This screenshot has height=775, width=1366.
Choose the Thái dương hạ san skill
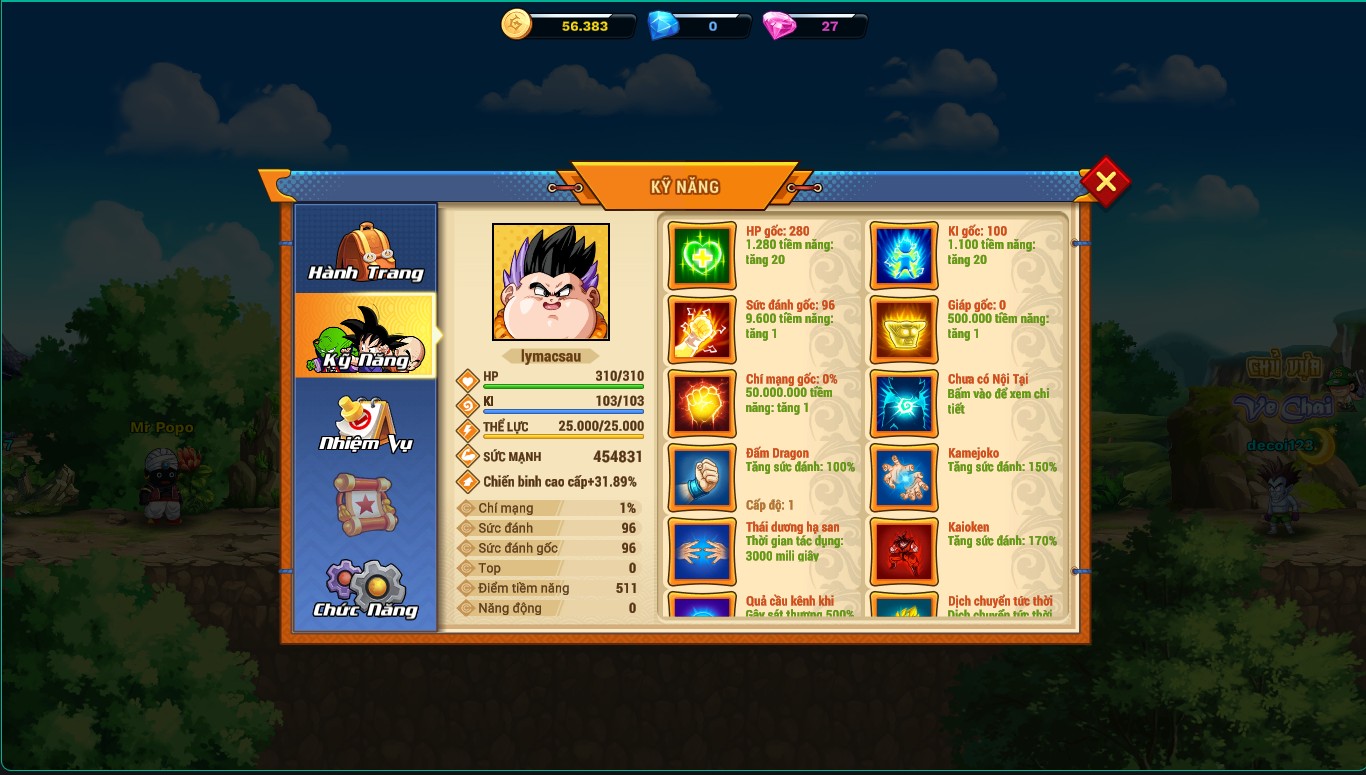pyautogui.click(x=702, y=552)
